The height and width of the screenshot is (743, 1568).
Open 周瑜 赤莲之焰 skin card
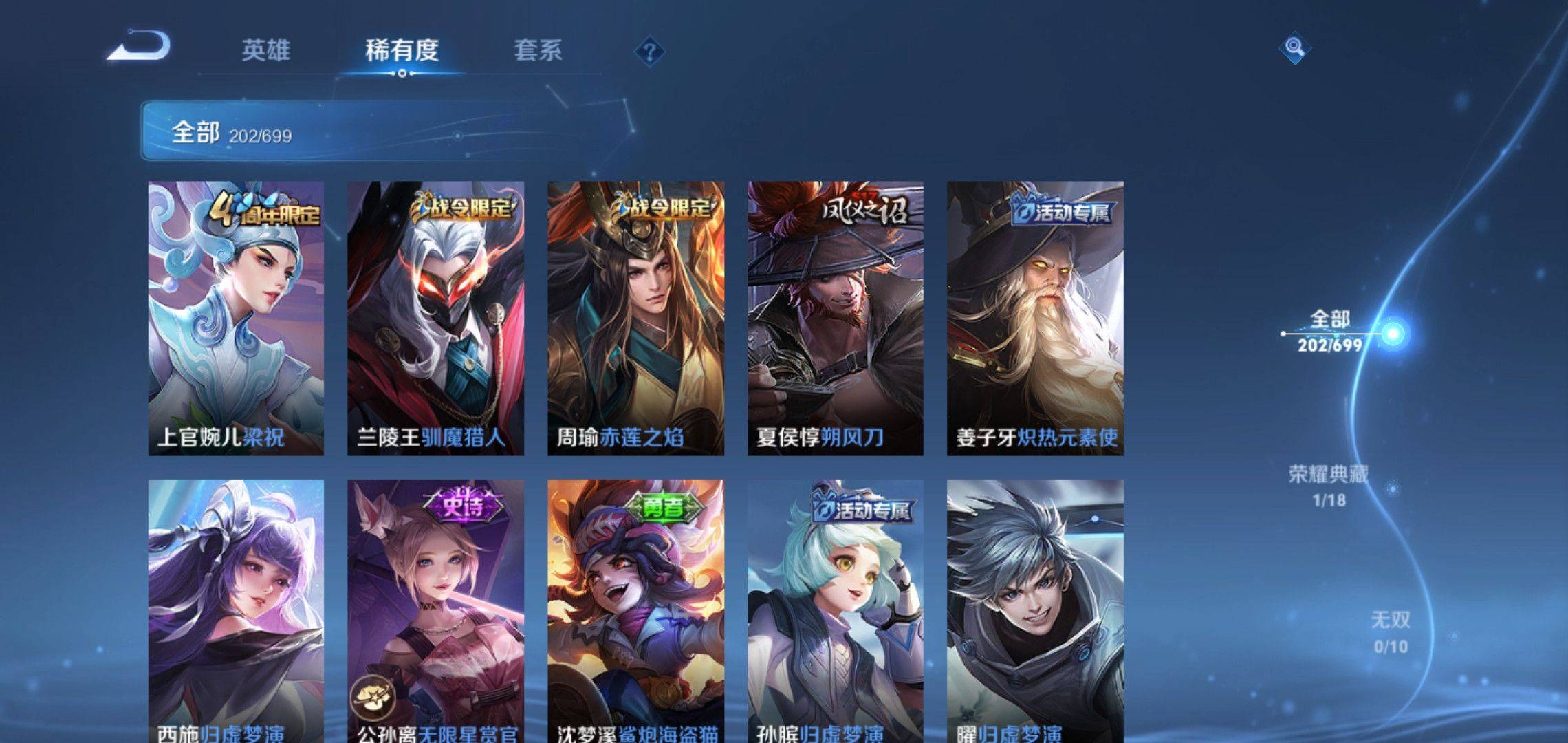[x=635, y=318]
